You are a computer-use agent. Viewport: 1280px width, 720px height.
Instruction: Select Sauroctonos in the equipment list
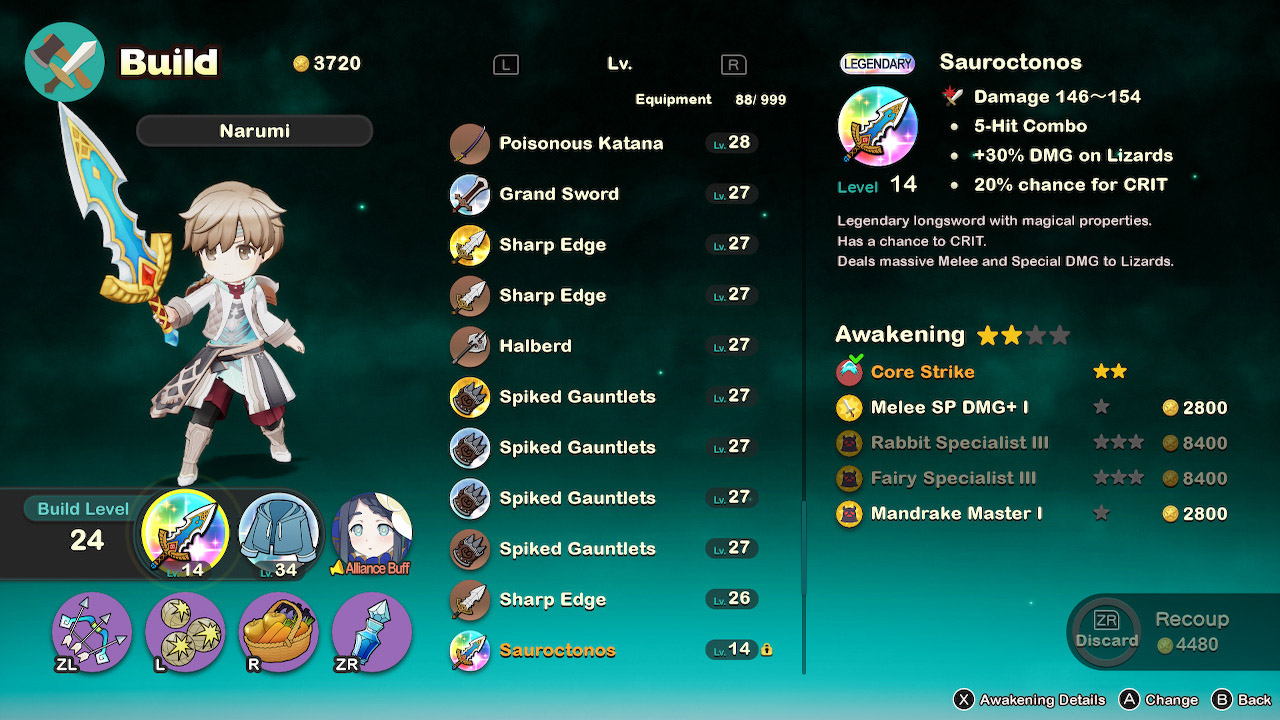coord(560,648)
